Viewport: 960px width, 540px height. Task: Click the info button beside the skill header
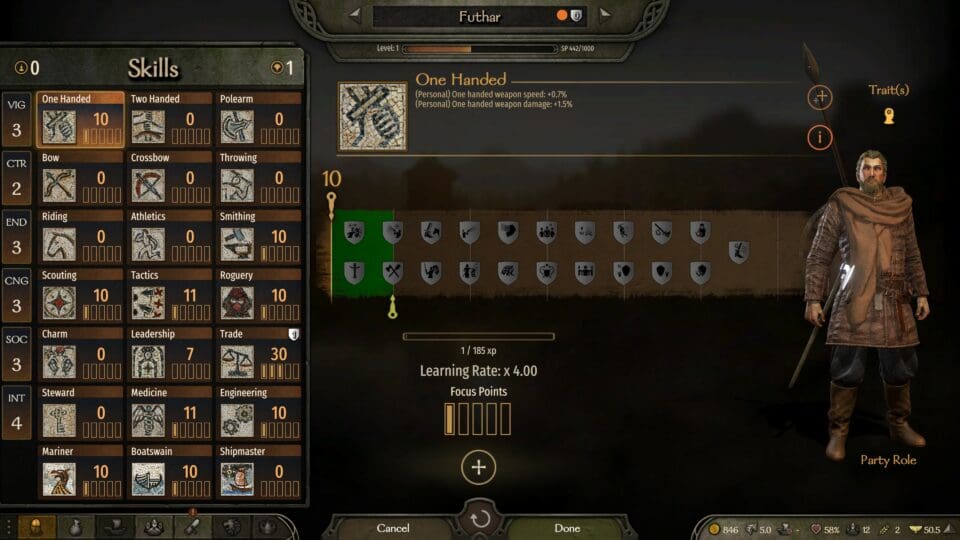(x=819, y=137)
